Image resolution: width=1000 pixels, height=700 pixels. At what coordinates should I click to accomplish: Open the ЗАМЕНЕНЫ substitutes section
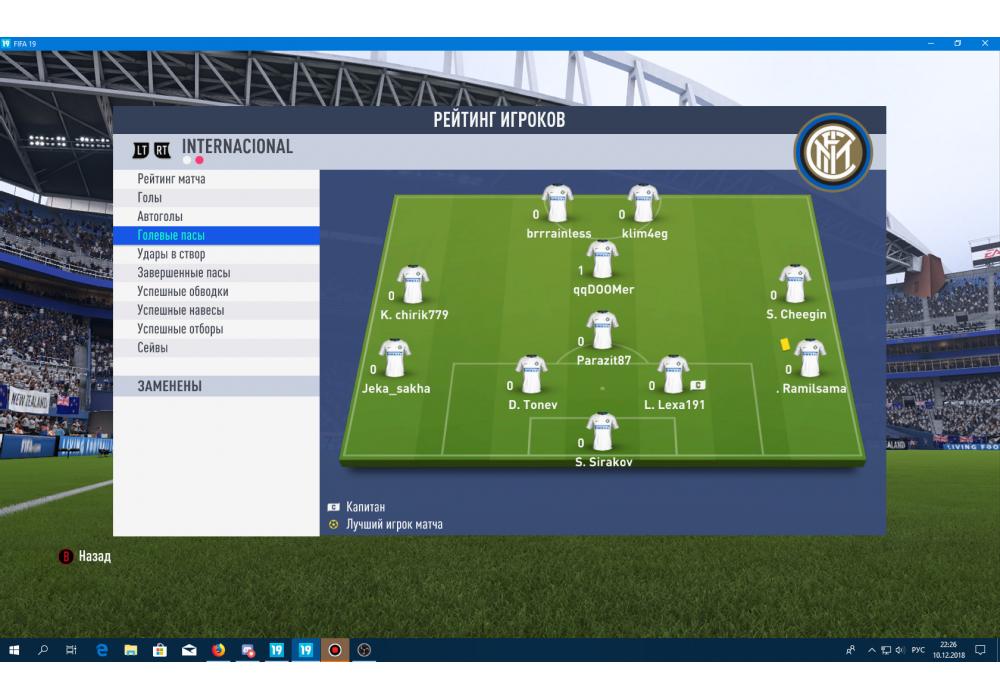pos(170,386)
